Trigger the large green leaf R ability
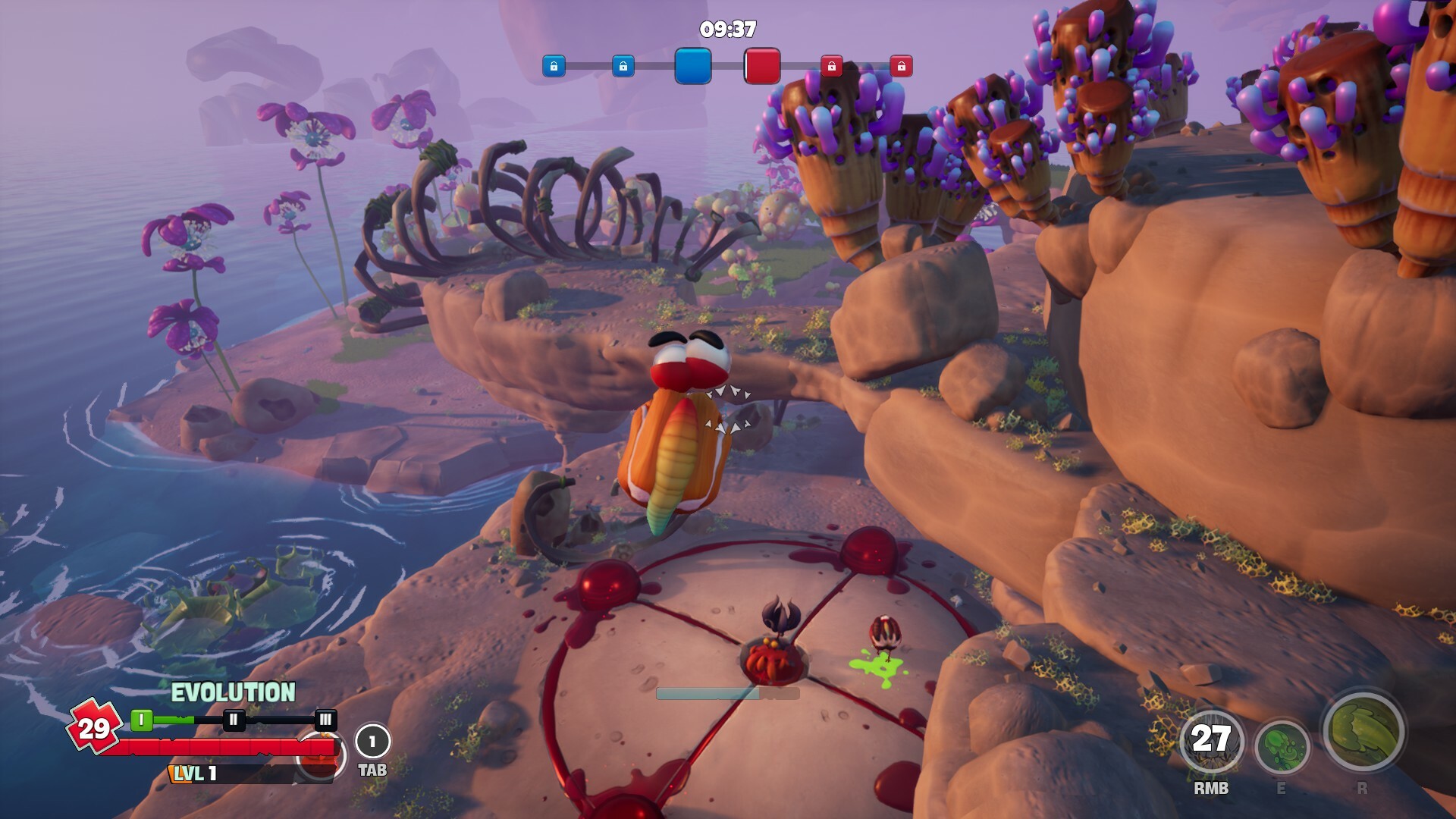Screen dimensions: 1456x819 (x=1363, y=731)
